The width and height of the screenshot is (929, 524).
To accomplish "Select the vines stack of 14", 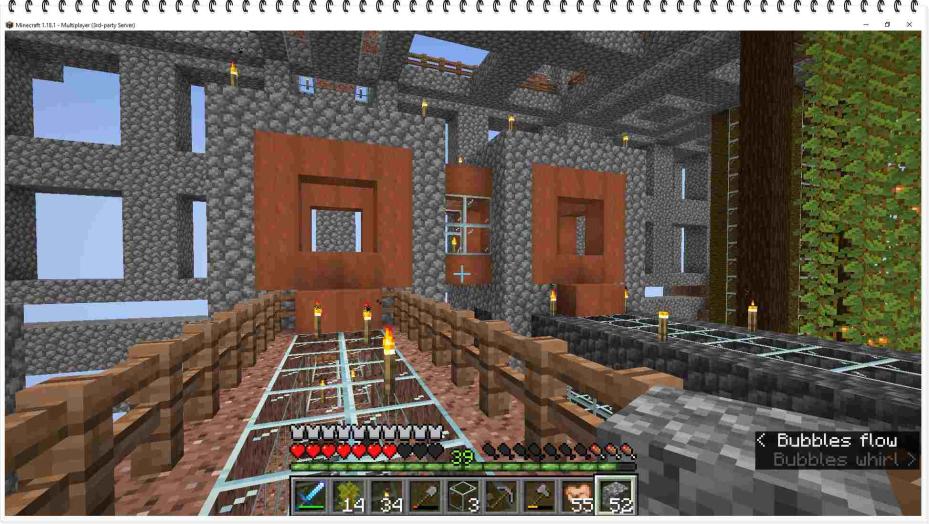I will pyautogui.click(x=349, y=496).
